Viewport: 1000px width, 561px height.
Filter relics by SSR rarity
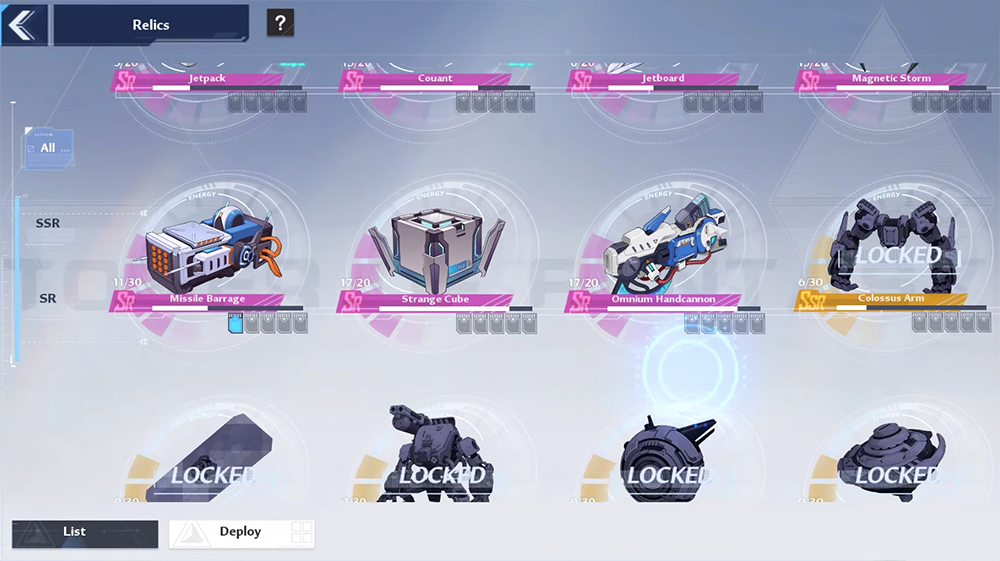click(48, 223)
